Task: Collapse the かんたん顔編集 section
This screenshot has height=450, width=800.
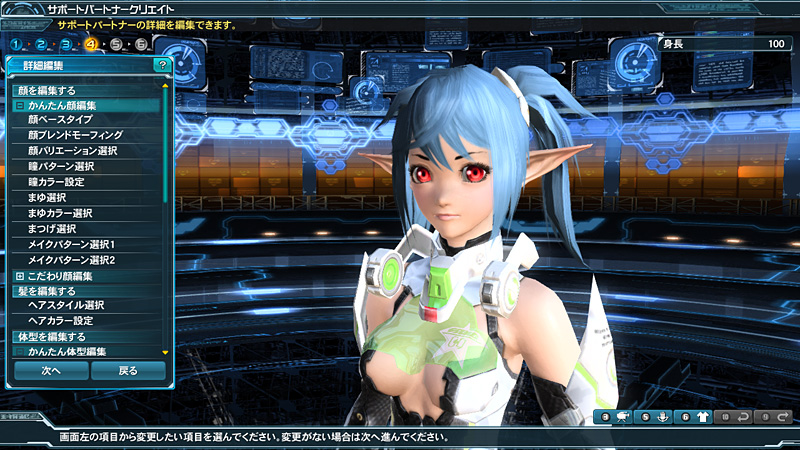Action: [20, 105]
